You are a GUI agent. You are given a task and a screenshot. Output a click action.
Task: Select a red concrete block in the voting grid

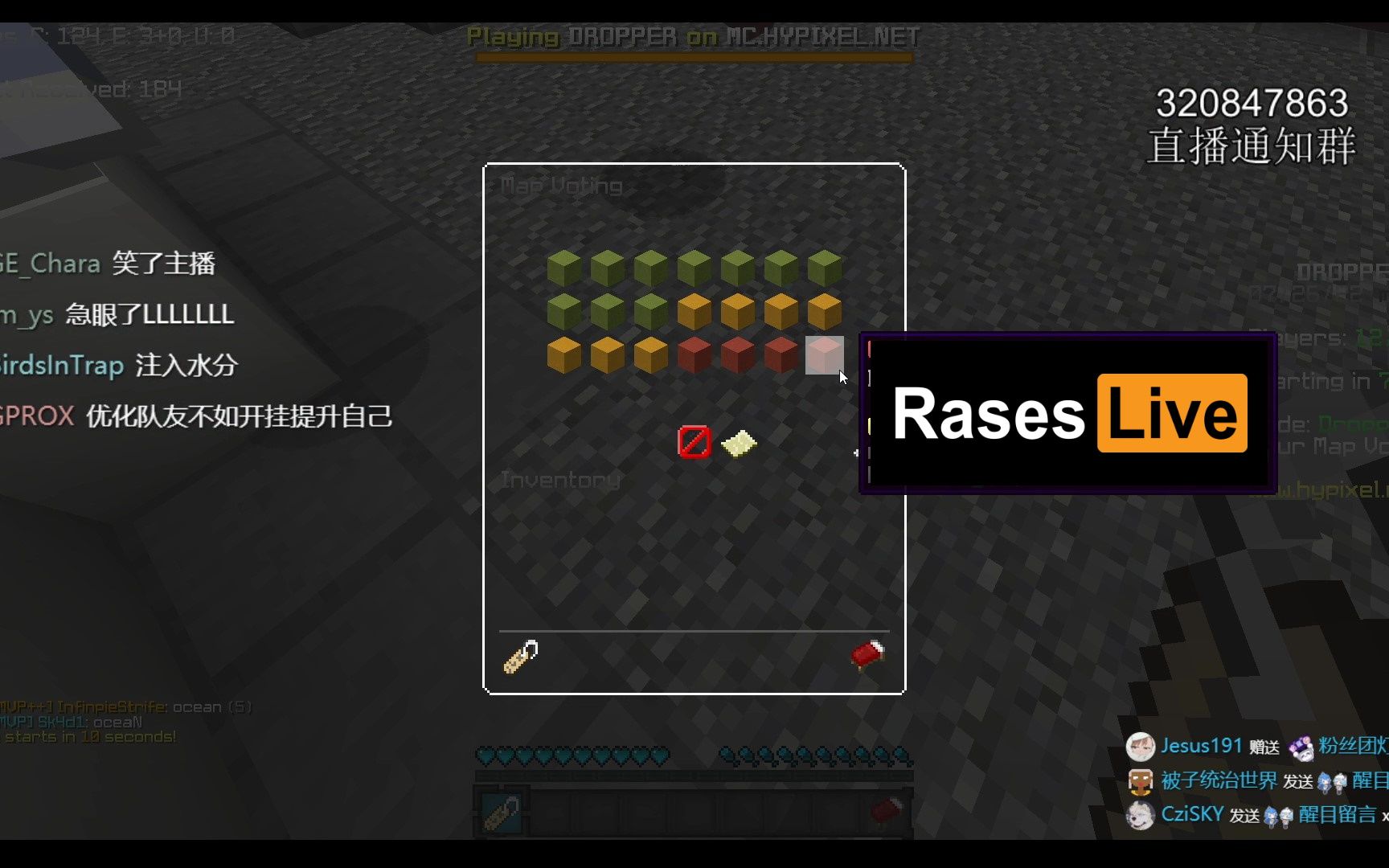pos(694,356)
